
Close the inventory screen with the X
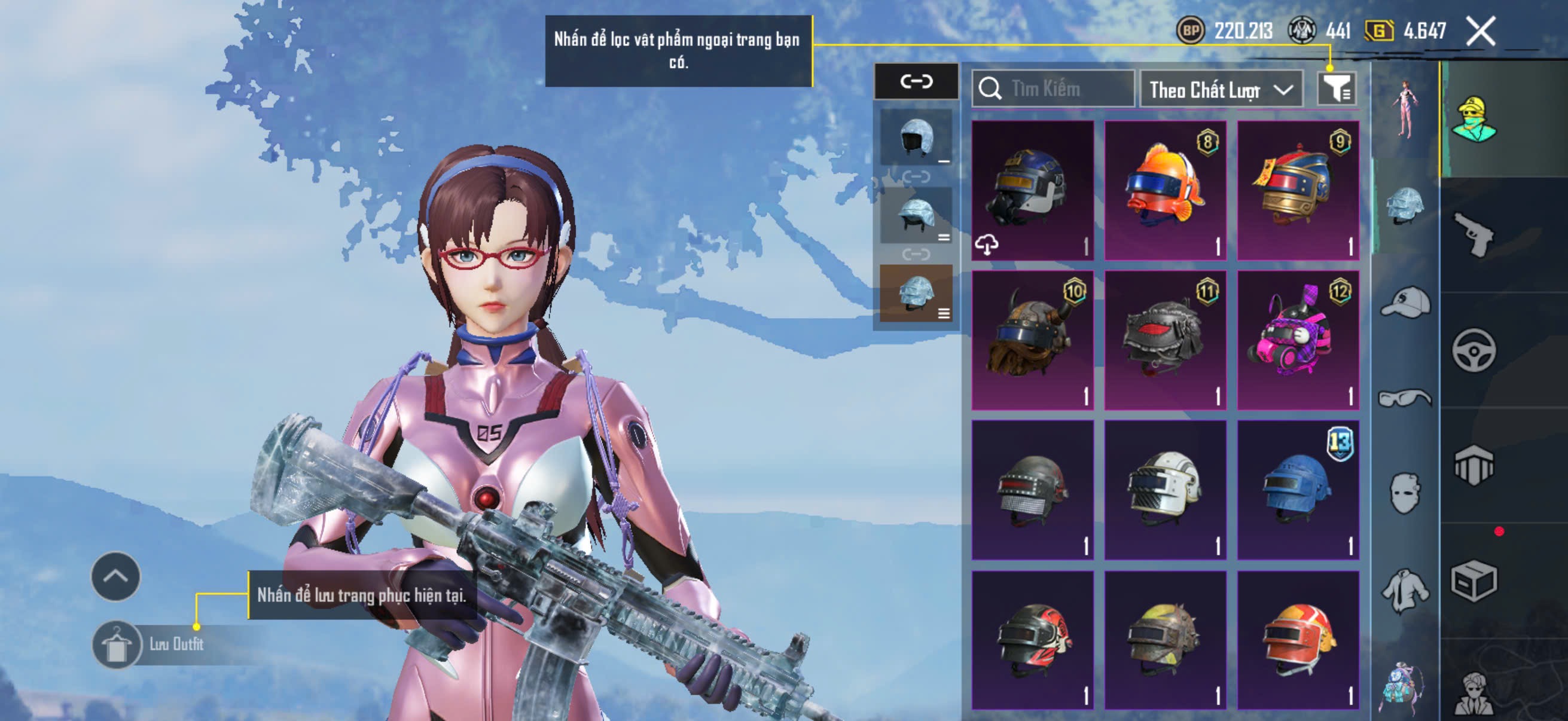click(1480, 31)
